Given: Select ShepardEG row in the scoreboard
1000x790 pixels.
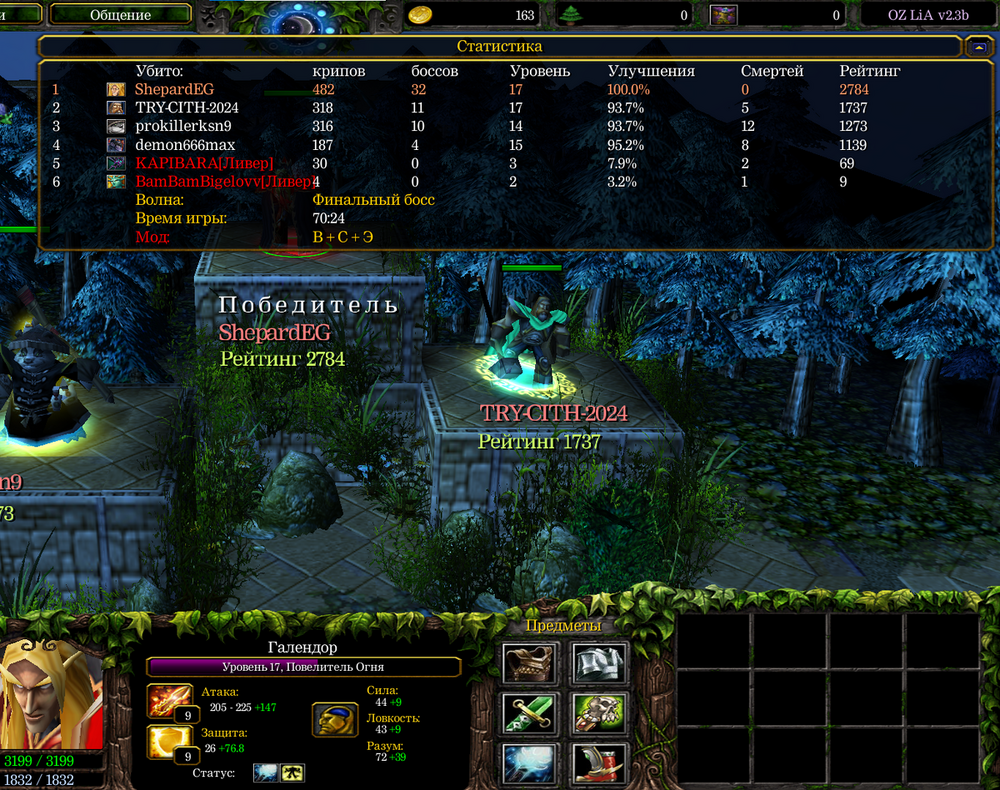Looking at the screenshot, I should (174, 89).
